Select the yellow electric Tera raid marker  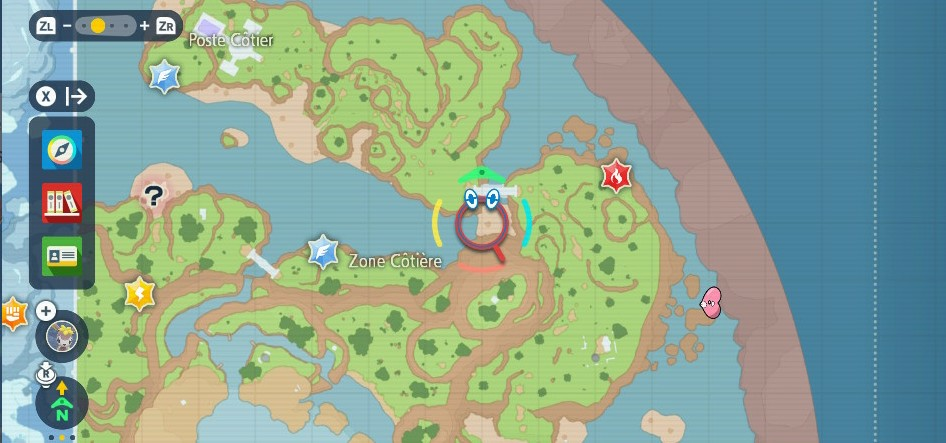(139, 294)
